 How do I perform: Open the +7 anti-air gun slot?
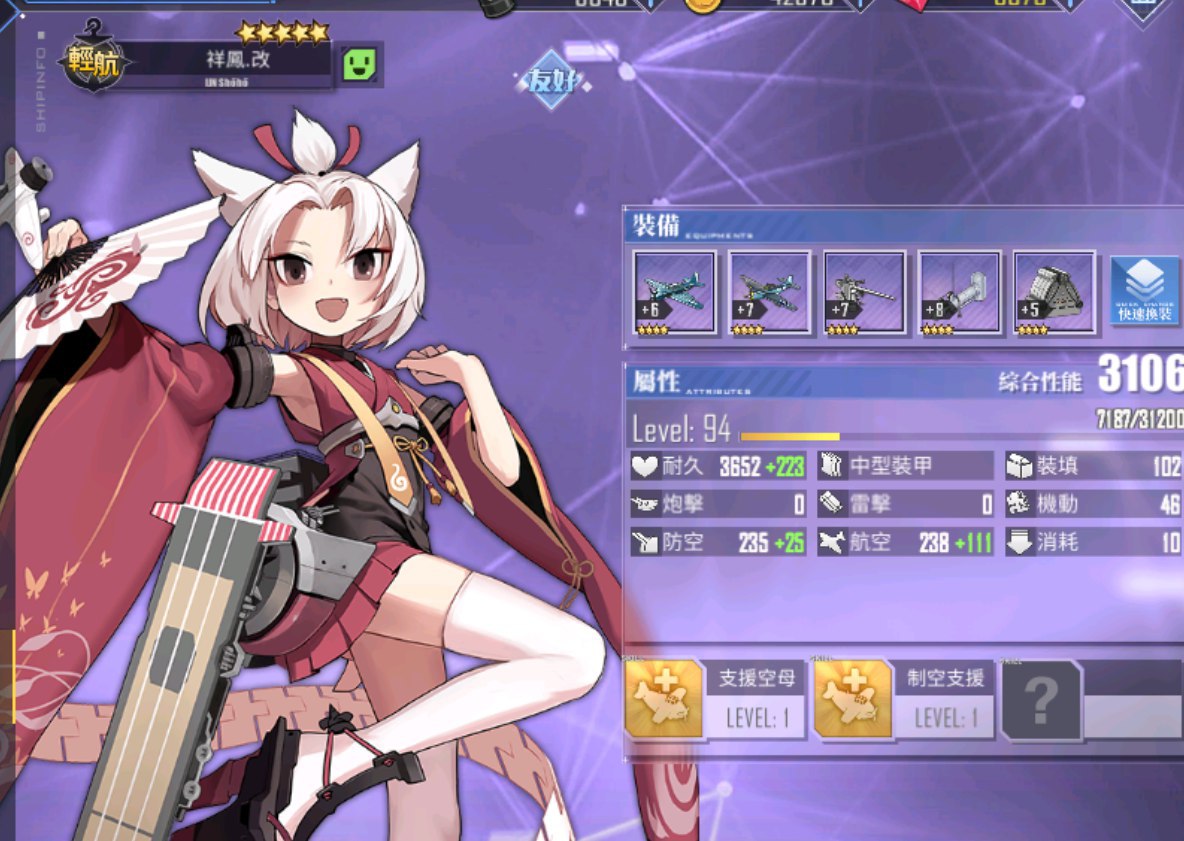click(x=864, y=291)
